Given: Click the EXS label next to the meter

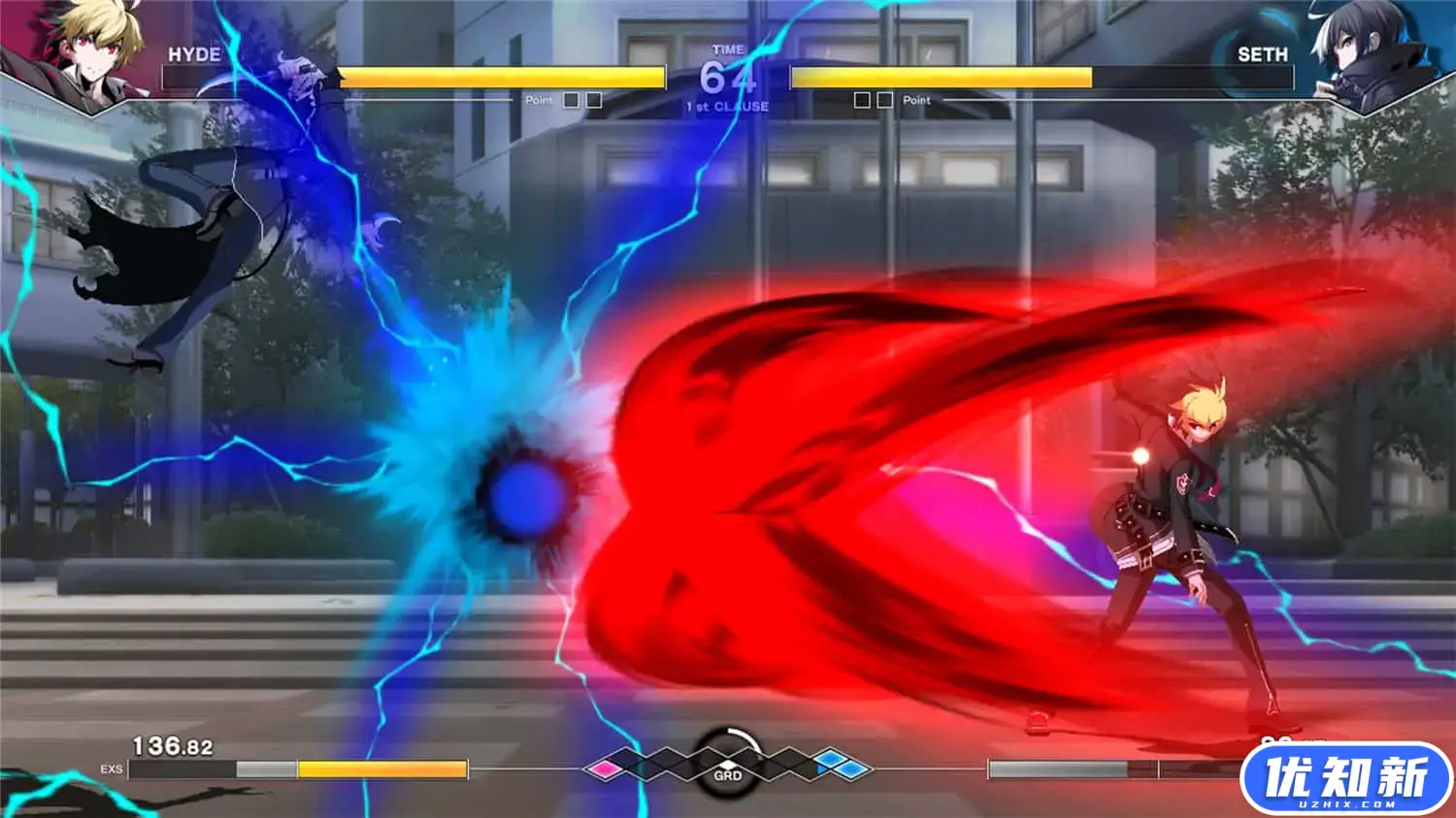Looking at the screenshot, I should [x=112, y=769].
